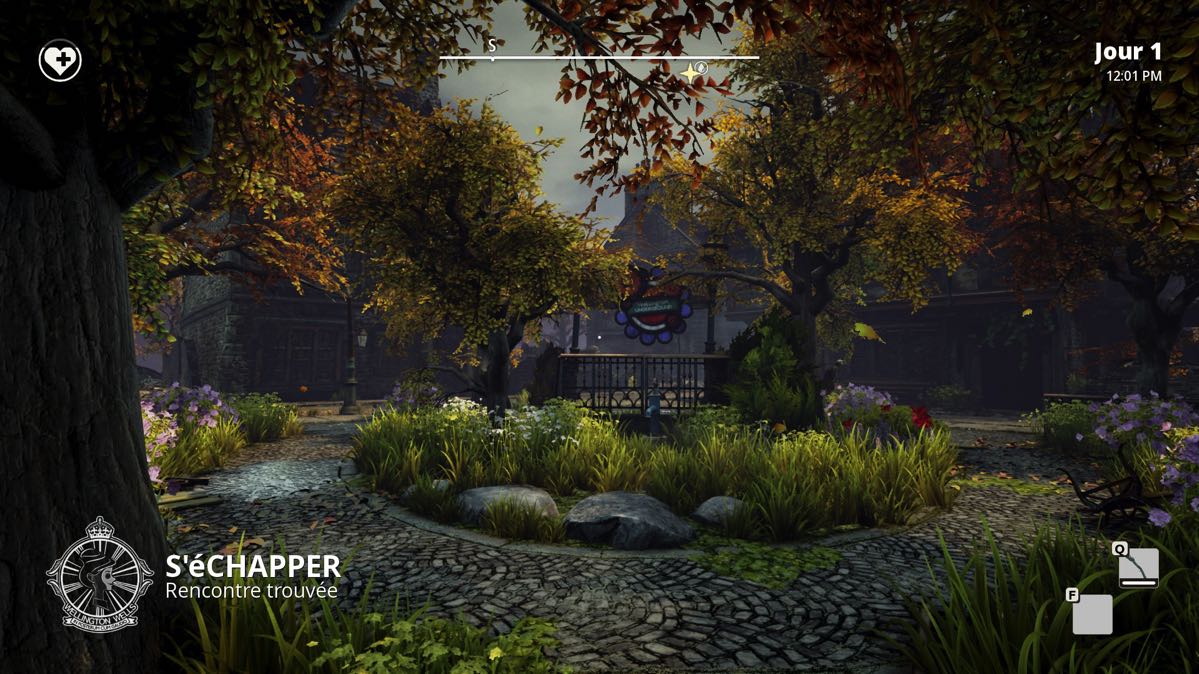Select the empty F quick slot
This screenshot has height=674, width=1199.
coord(1092,614)
